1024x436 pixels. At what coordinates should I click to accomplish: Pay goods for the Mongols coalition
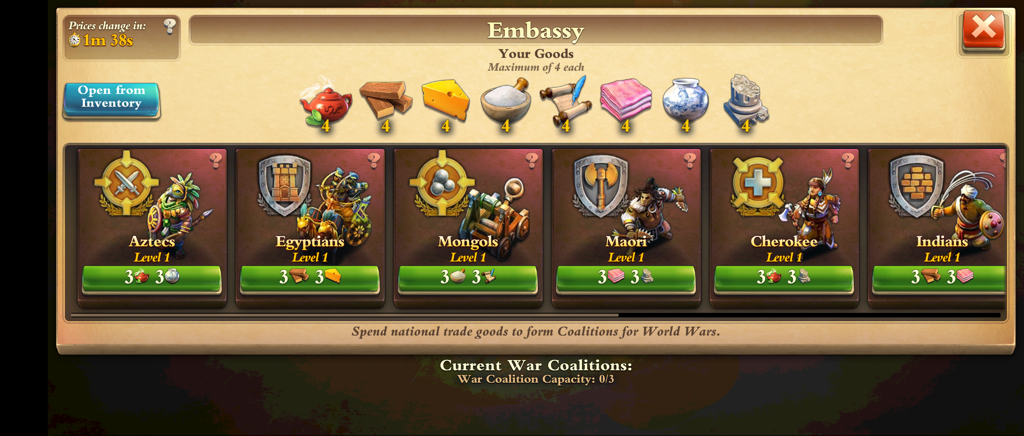click(x=468, y=277)
